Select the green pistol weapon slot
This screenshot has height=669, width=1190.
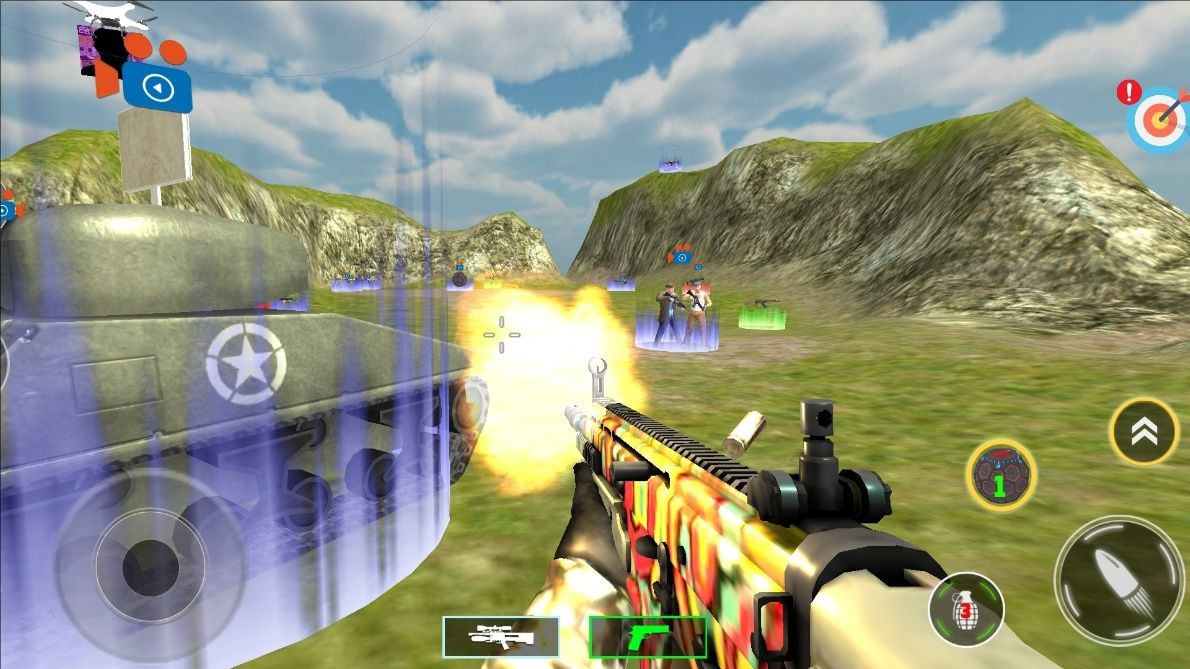point(647,636)
